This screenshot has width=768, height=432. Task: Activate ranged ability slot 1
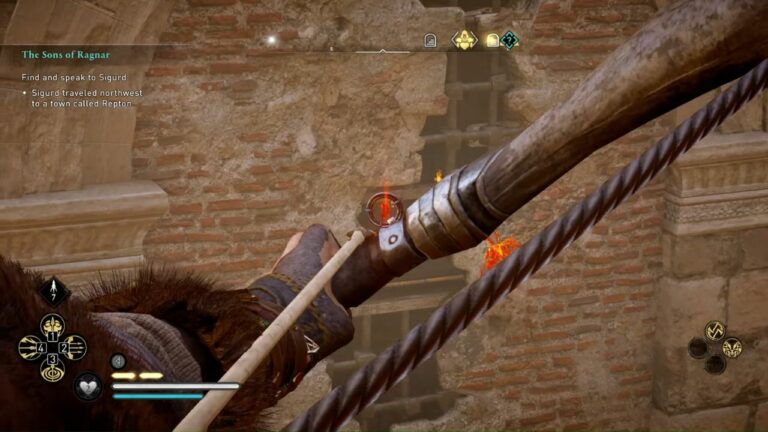click(x=52, y=325)
